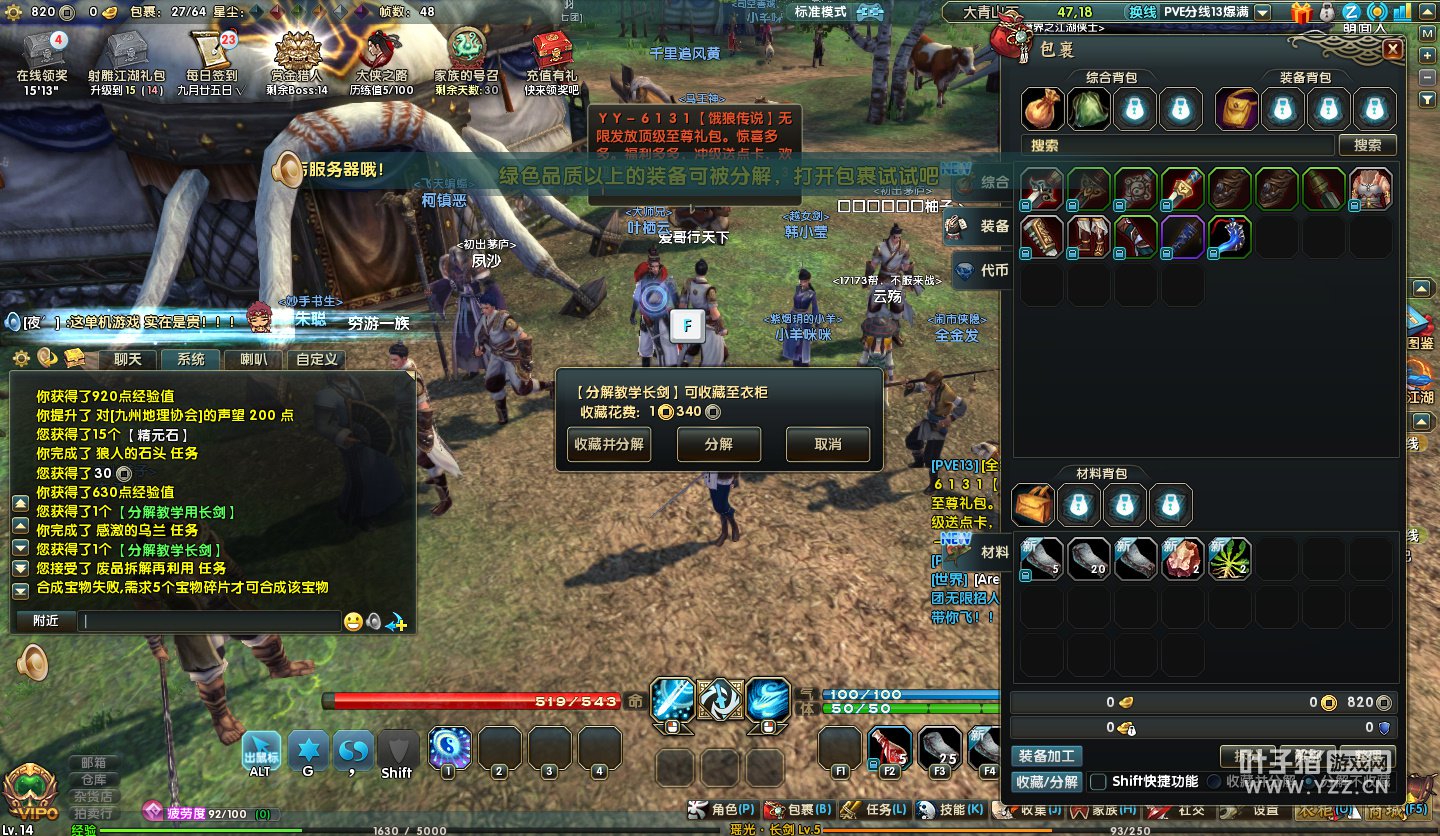Open the 每日签到 daily sign-in
The image size is (1440, 836).
pos(212,56)
